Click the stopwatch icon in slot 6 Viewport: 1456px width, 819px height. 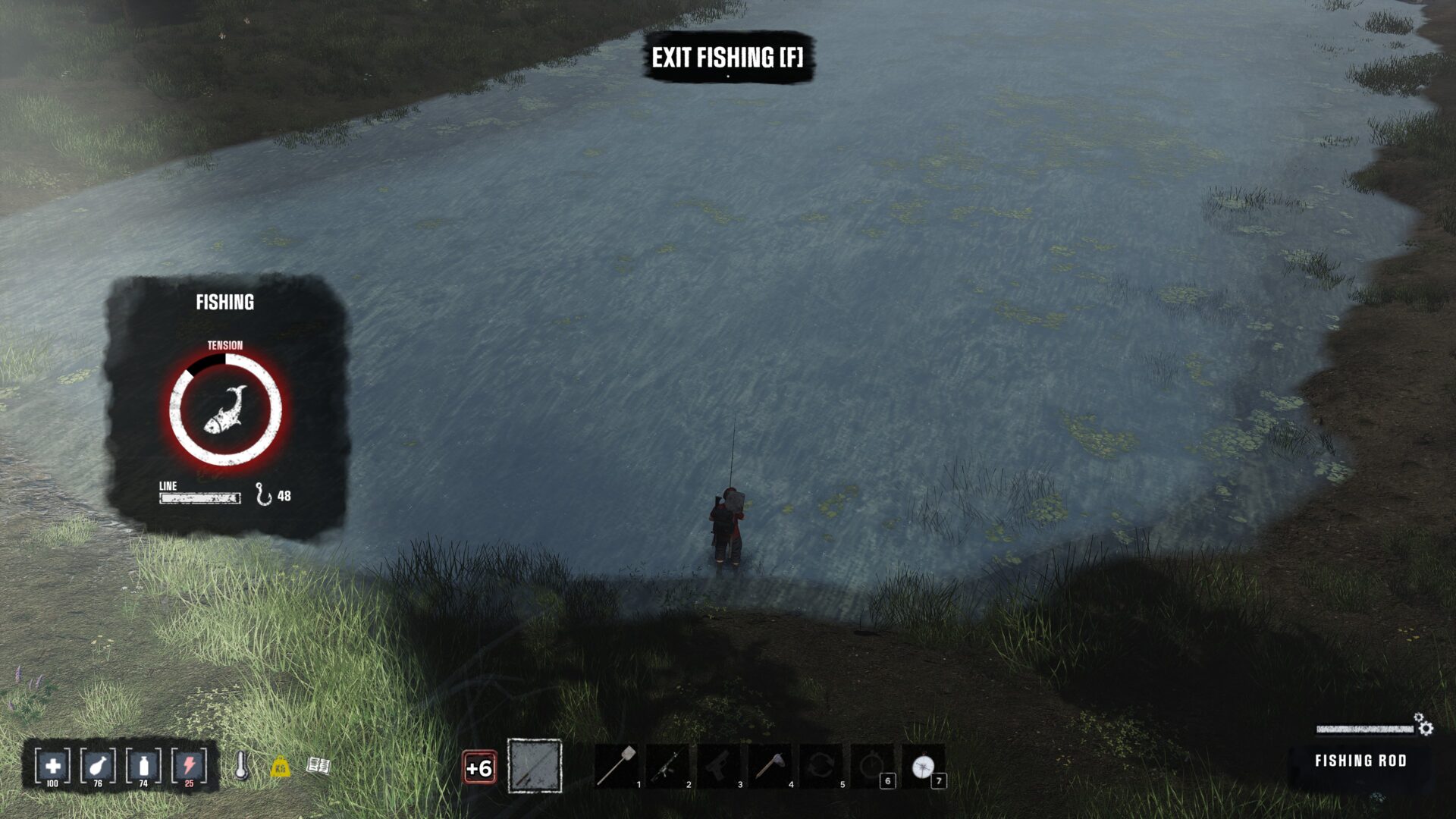pos(871,767)
